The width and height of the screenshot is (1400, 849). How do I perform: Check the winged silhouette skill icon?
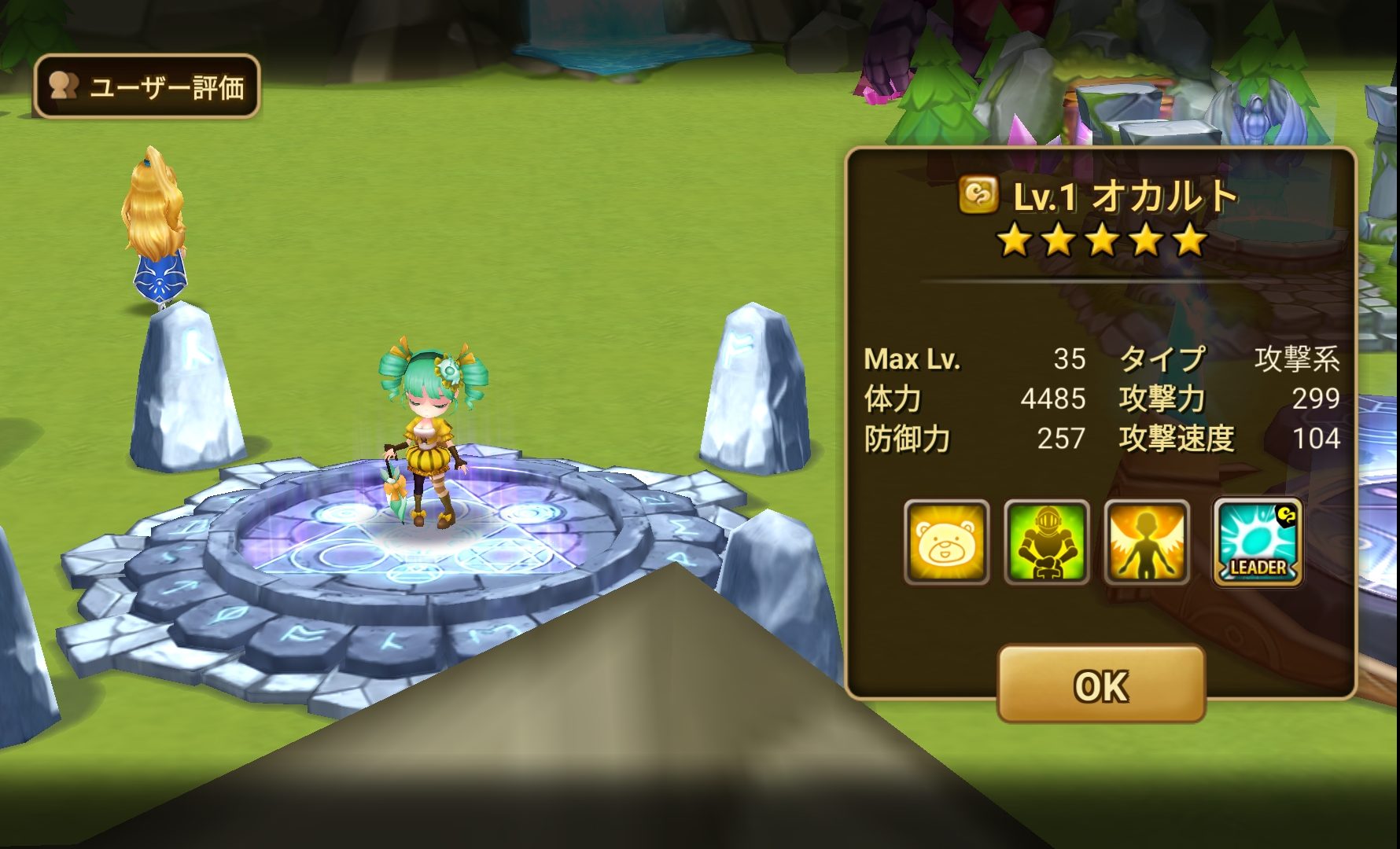1147,542
